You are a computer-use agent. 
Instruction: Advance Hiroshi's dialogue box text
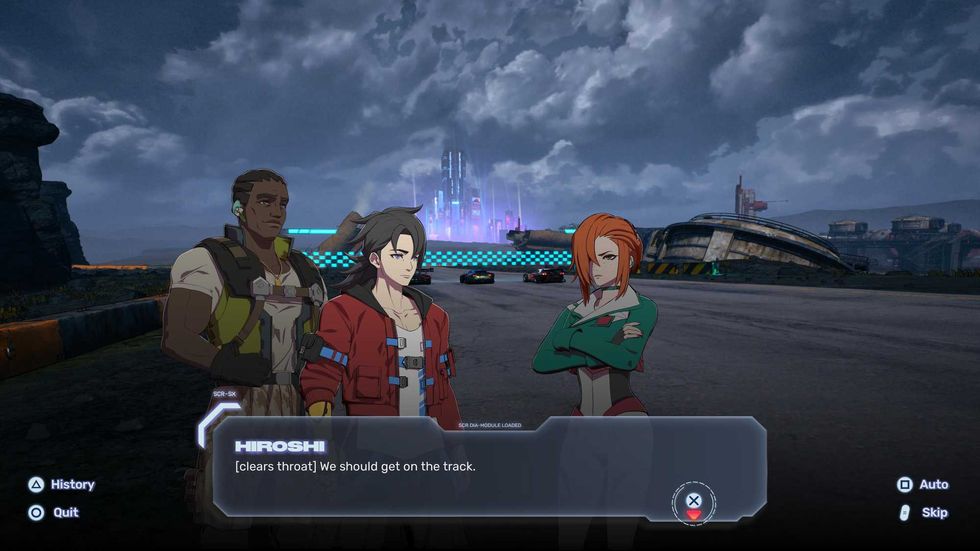pos(694,501)
